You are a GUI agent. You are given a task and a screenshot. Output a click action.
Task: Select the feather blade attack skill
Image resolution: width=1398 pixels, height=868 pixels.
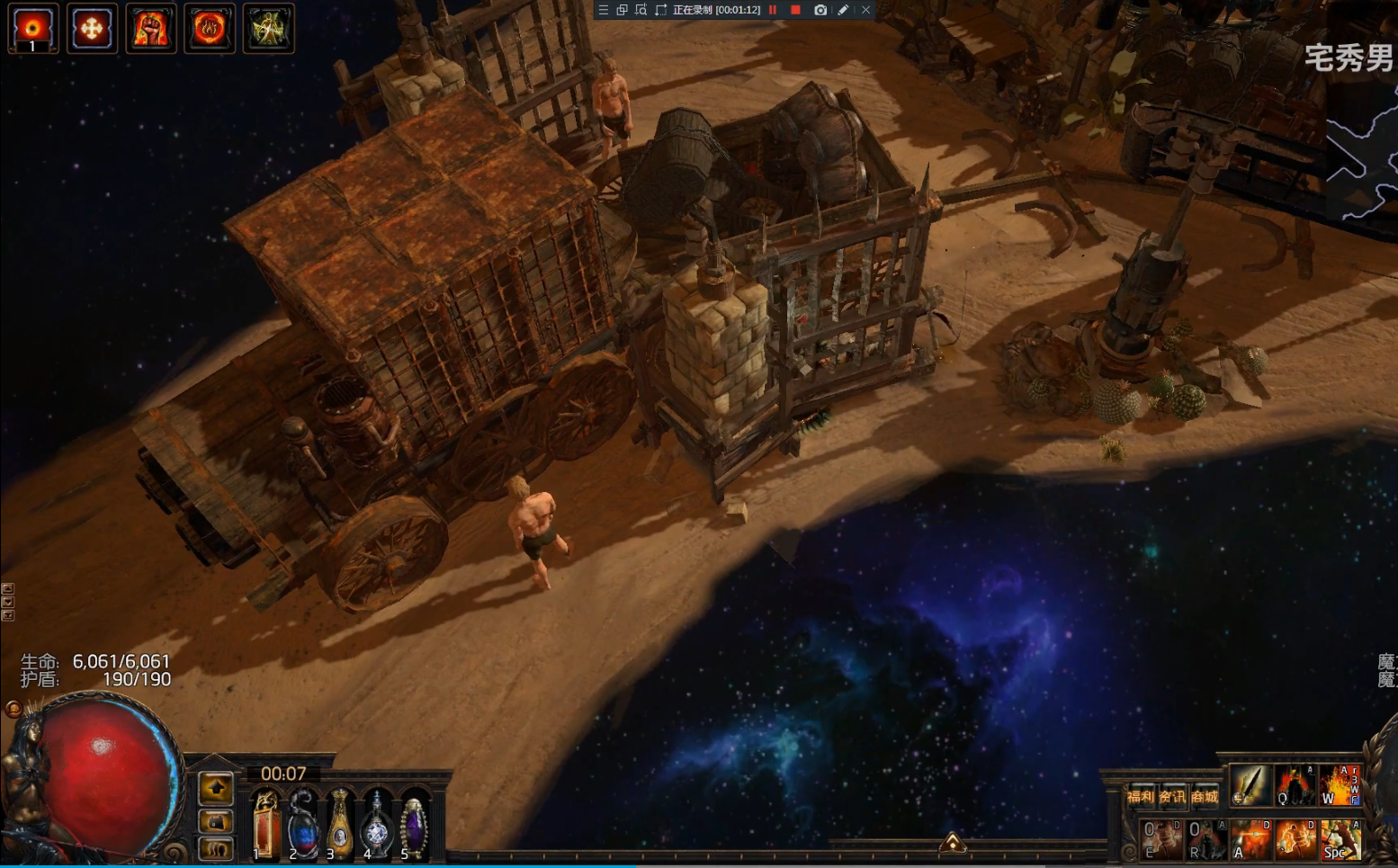(x=1250, y=785)
